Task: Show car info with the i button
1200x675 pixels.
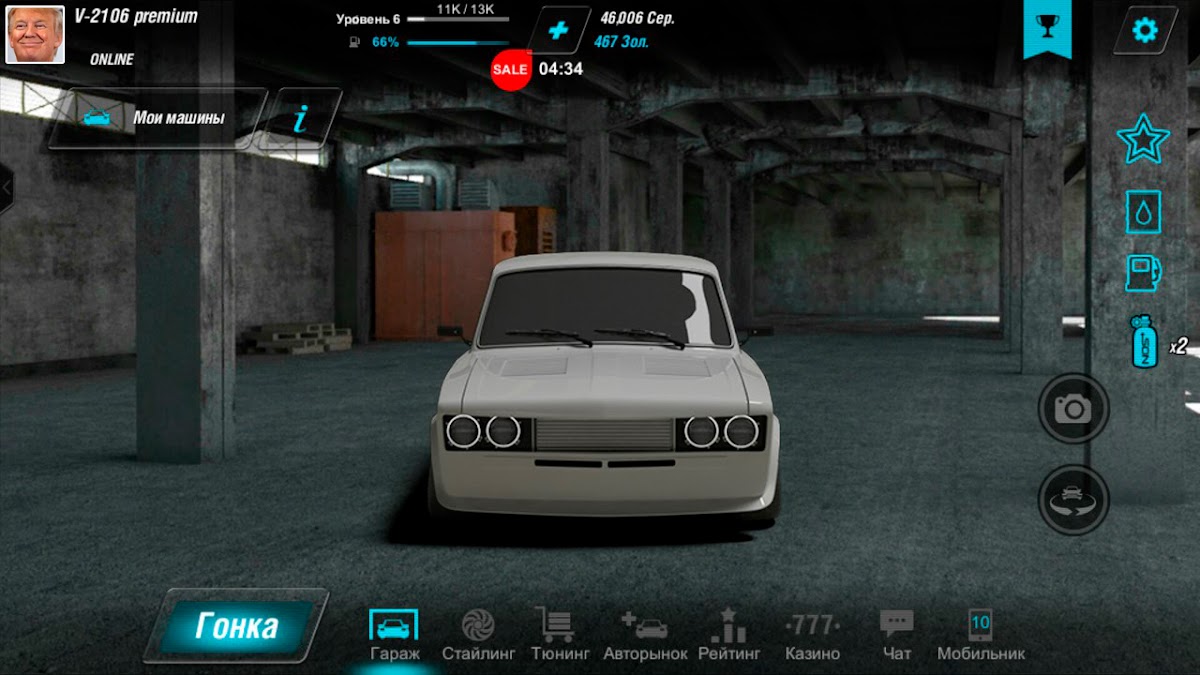Action: pos(300,119)
